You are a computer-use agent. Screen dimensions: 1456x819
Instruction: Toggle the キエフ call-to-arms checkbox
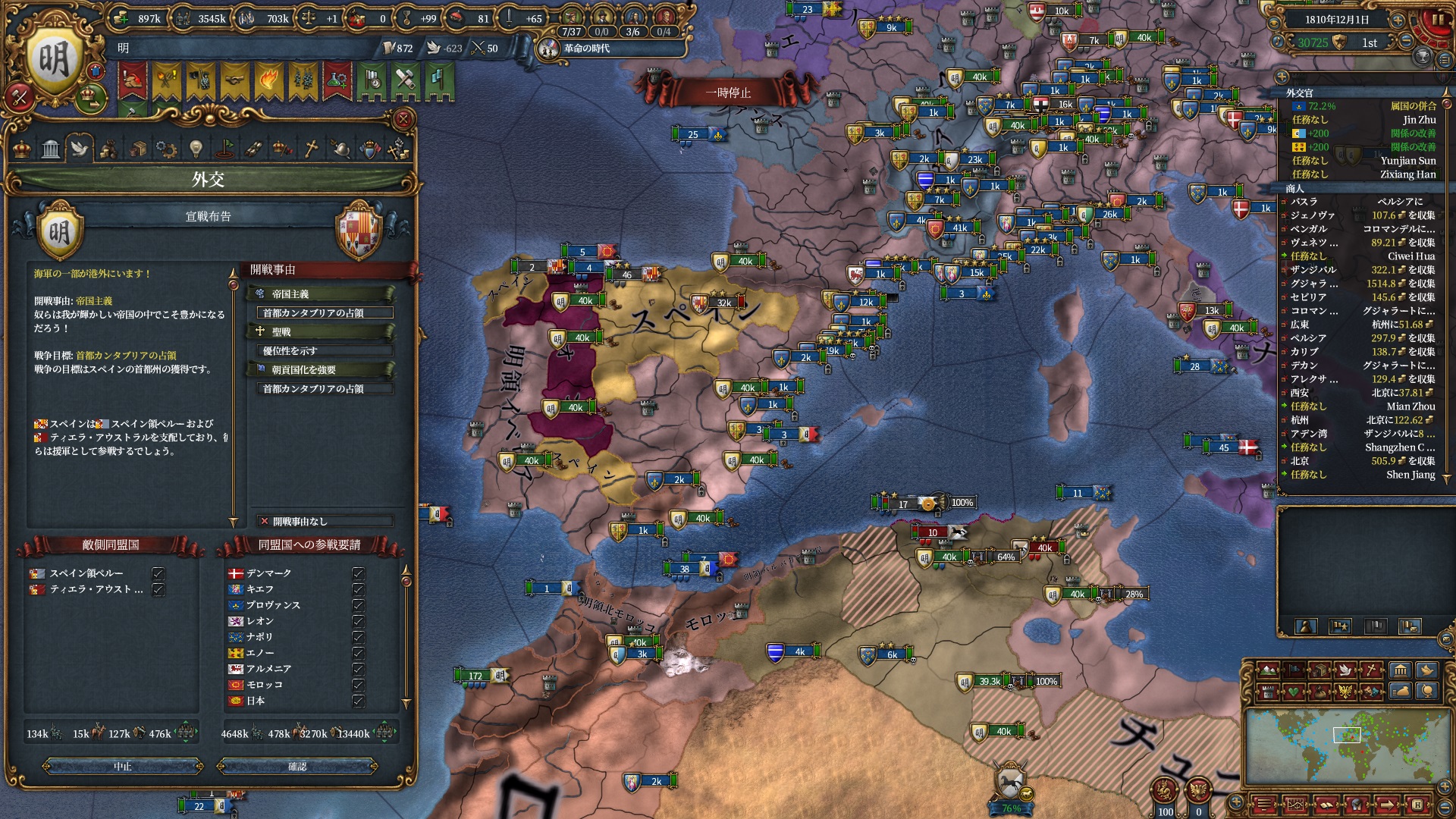tap(358, 589)
